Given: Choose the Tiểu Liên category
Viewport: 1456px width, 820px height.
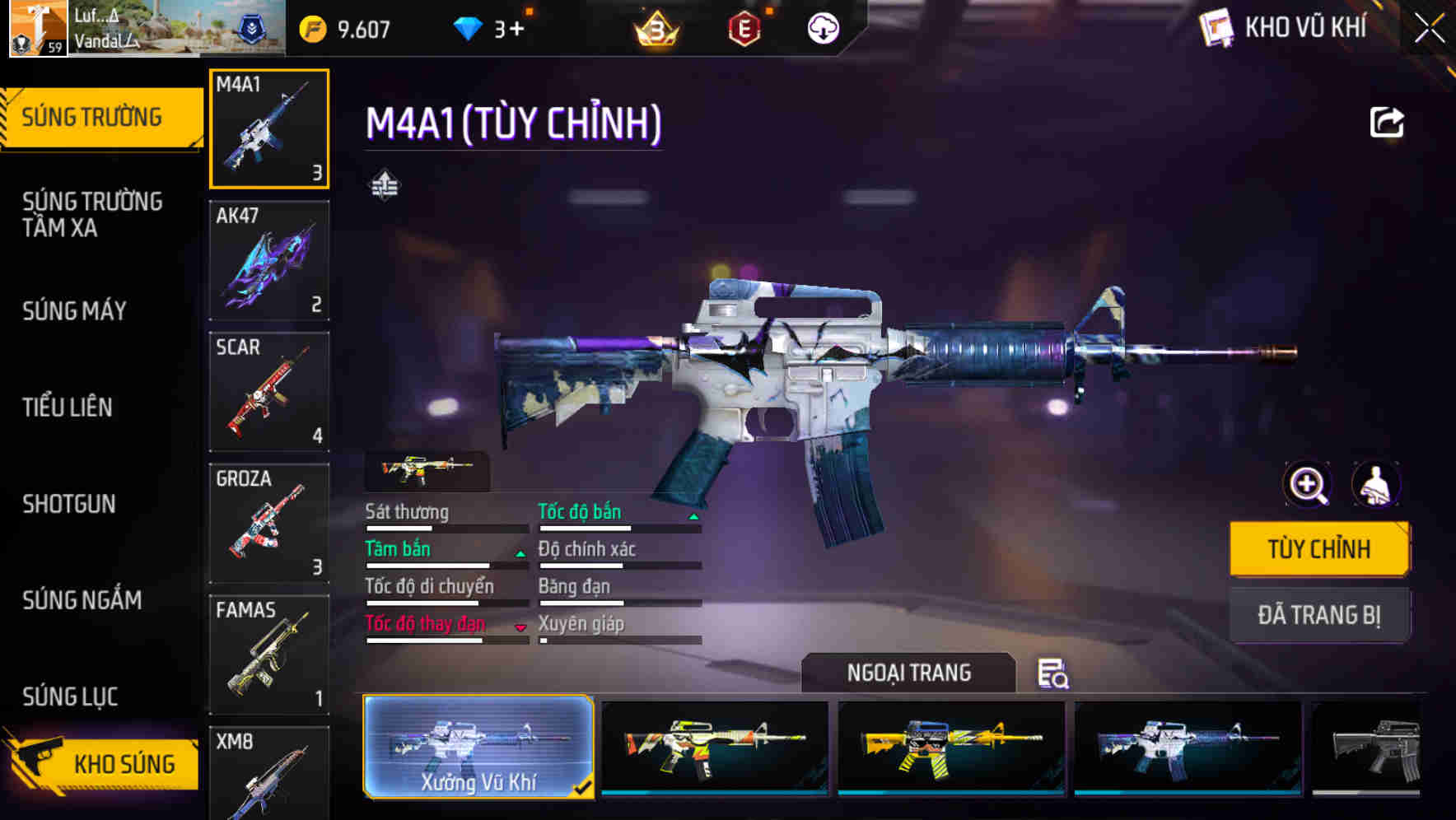Looking at the screenshot, I should [68, 407].
